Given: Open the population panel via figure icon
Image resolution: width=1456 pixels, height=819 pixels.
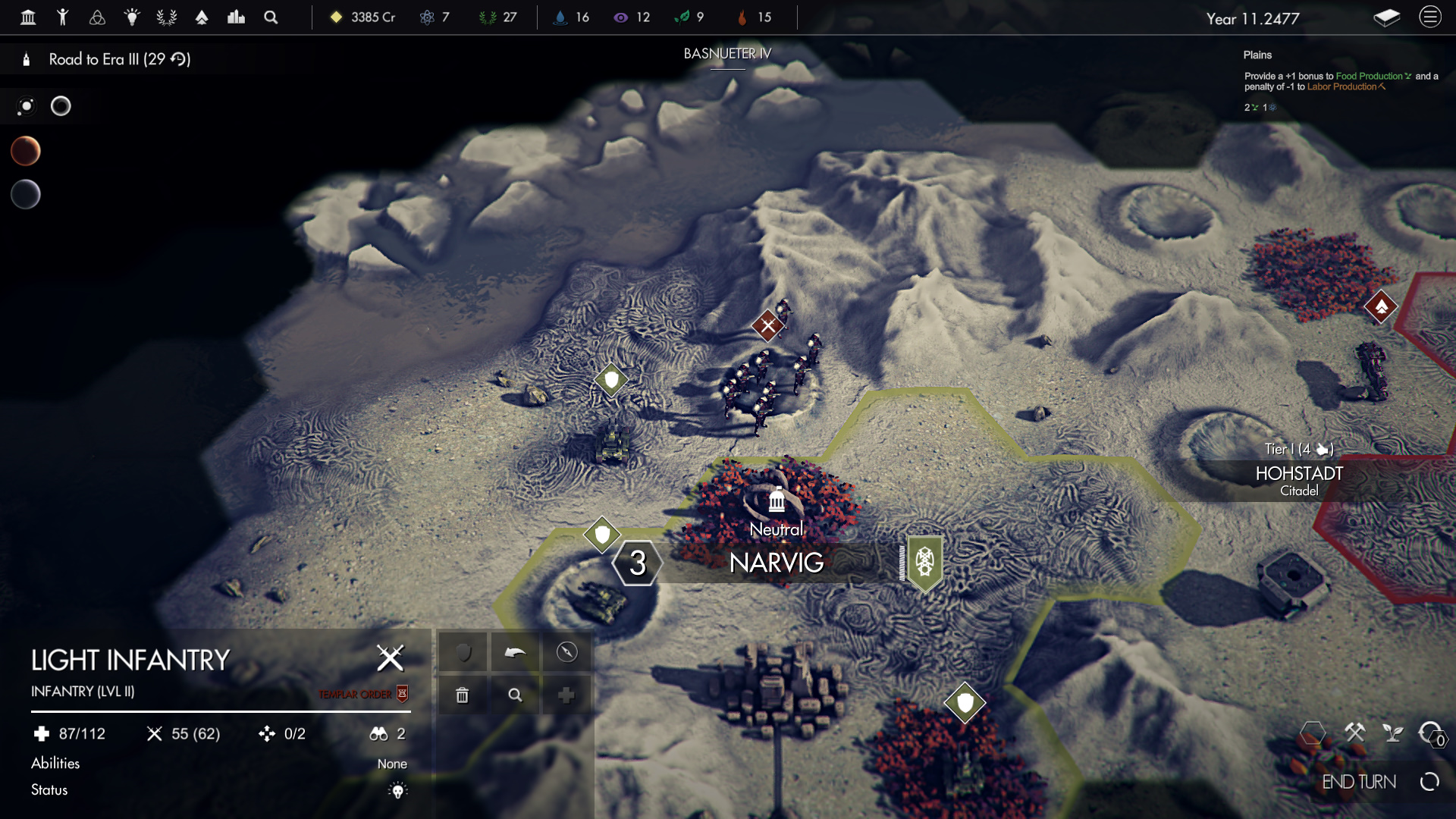Looking at the screenshot, I should 64,17.
